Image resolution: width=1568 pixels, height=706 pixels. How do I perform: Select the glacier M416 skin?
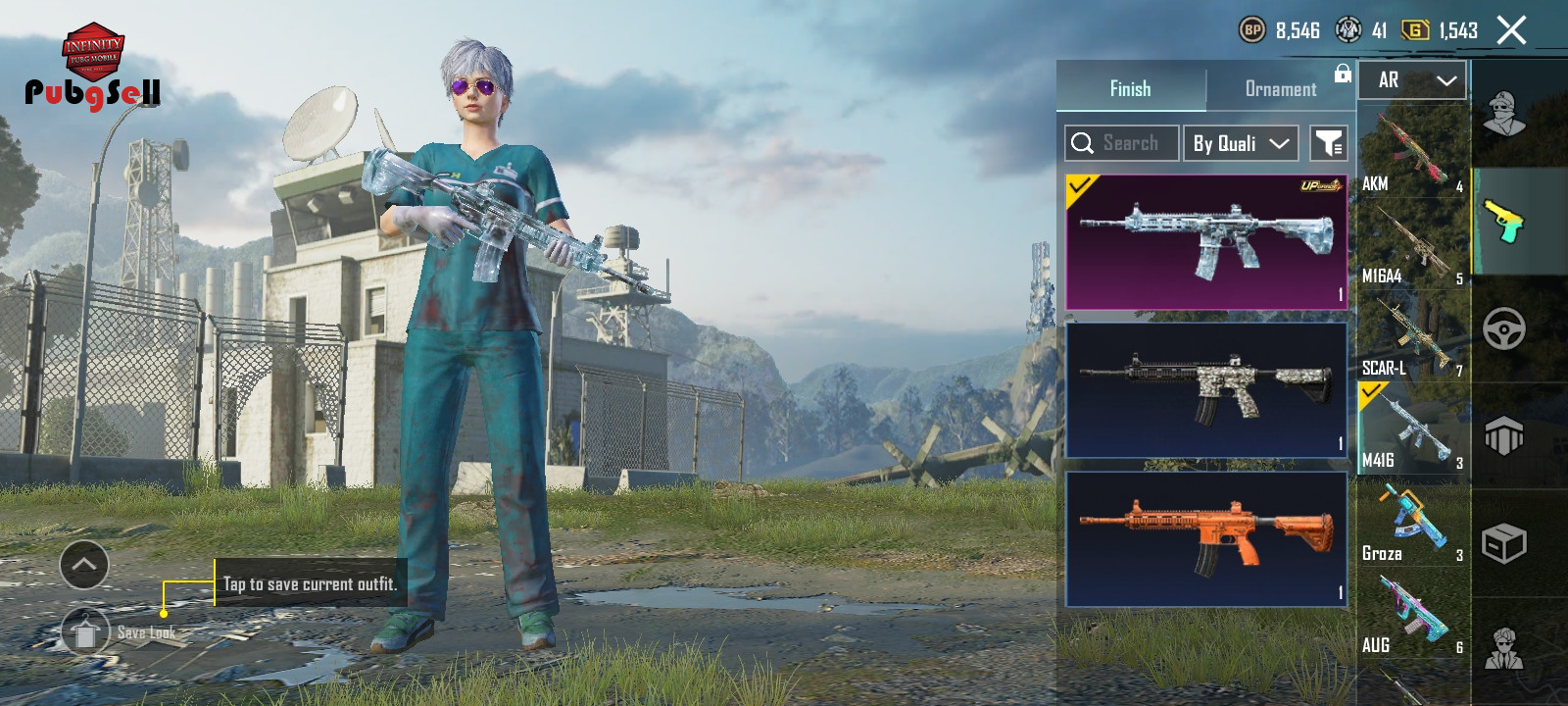coord(1206,242)
